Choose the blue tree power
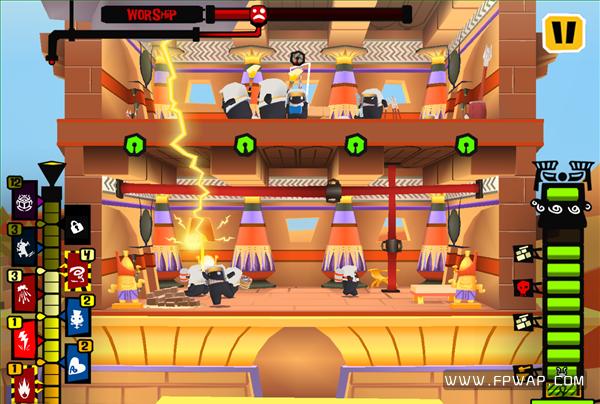Viewport: 600px width, 404px height. 77,319
